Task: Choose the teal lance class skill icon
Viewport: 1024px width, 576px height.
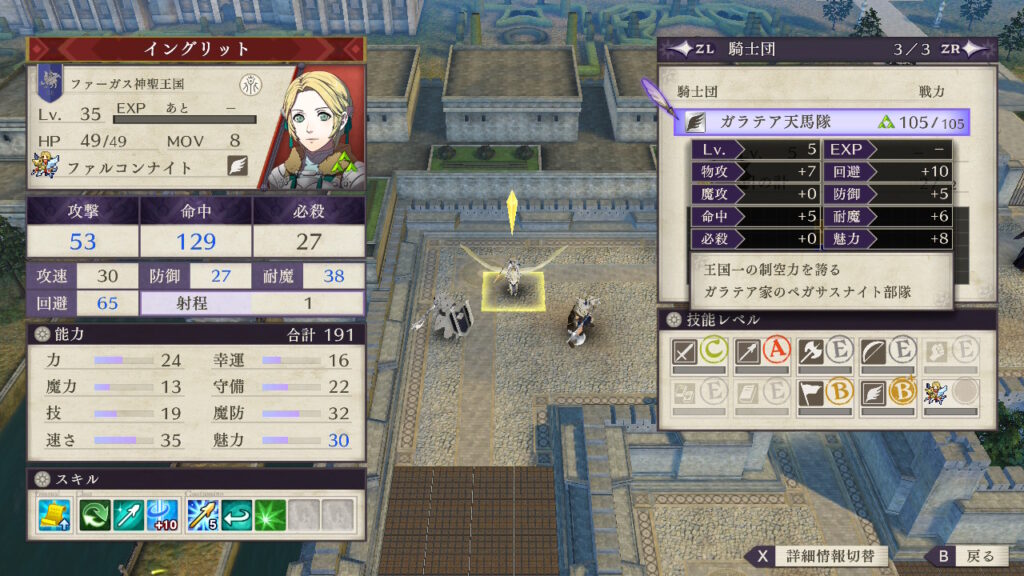Action: (127, 514)
